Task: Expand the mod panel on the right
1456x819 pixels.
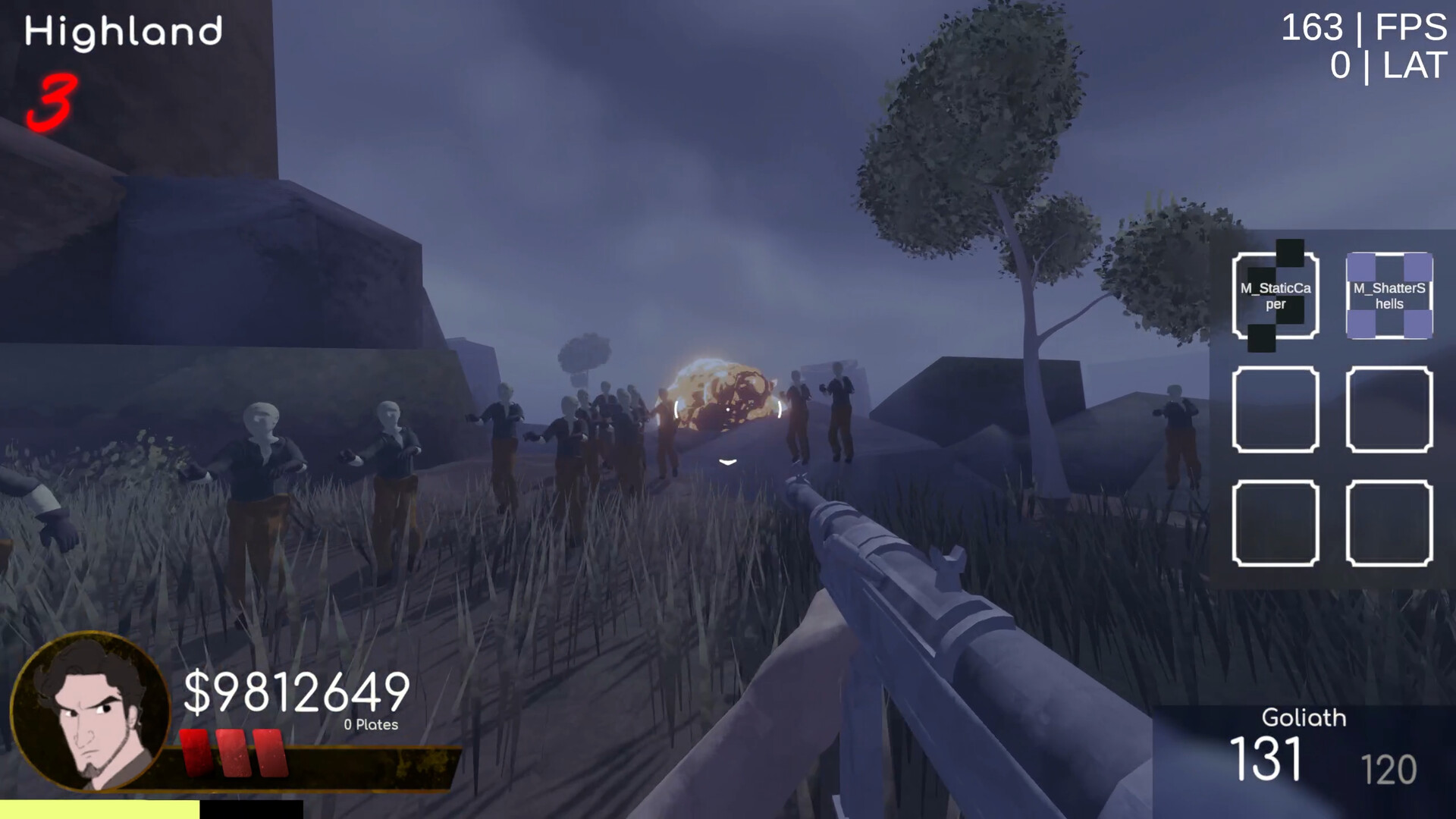Action: [x=1335, y=409]
